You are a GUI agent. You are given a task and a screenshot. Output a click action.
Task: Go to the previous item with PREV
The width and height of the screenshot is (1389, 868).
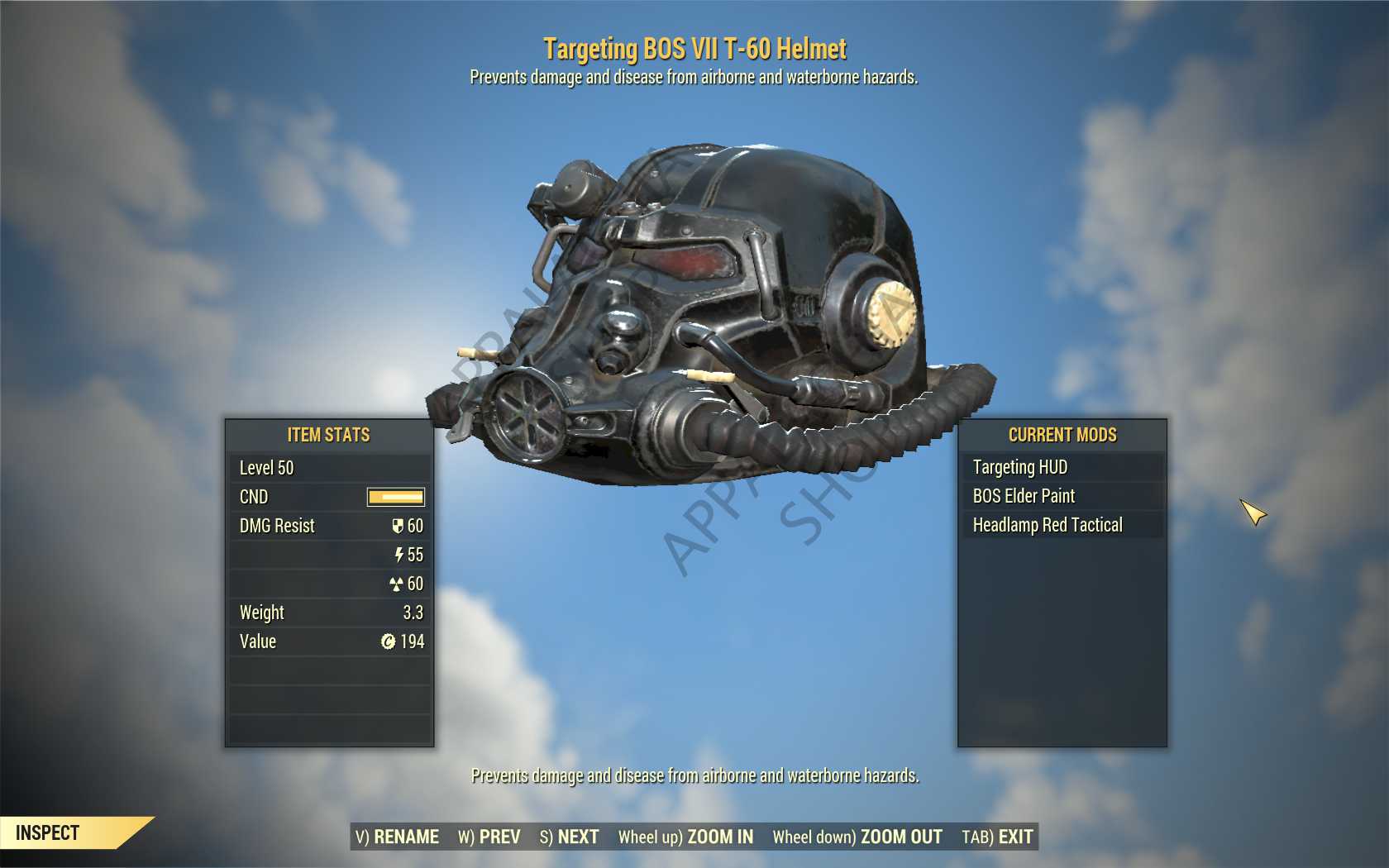[489, 837]
